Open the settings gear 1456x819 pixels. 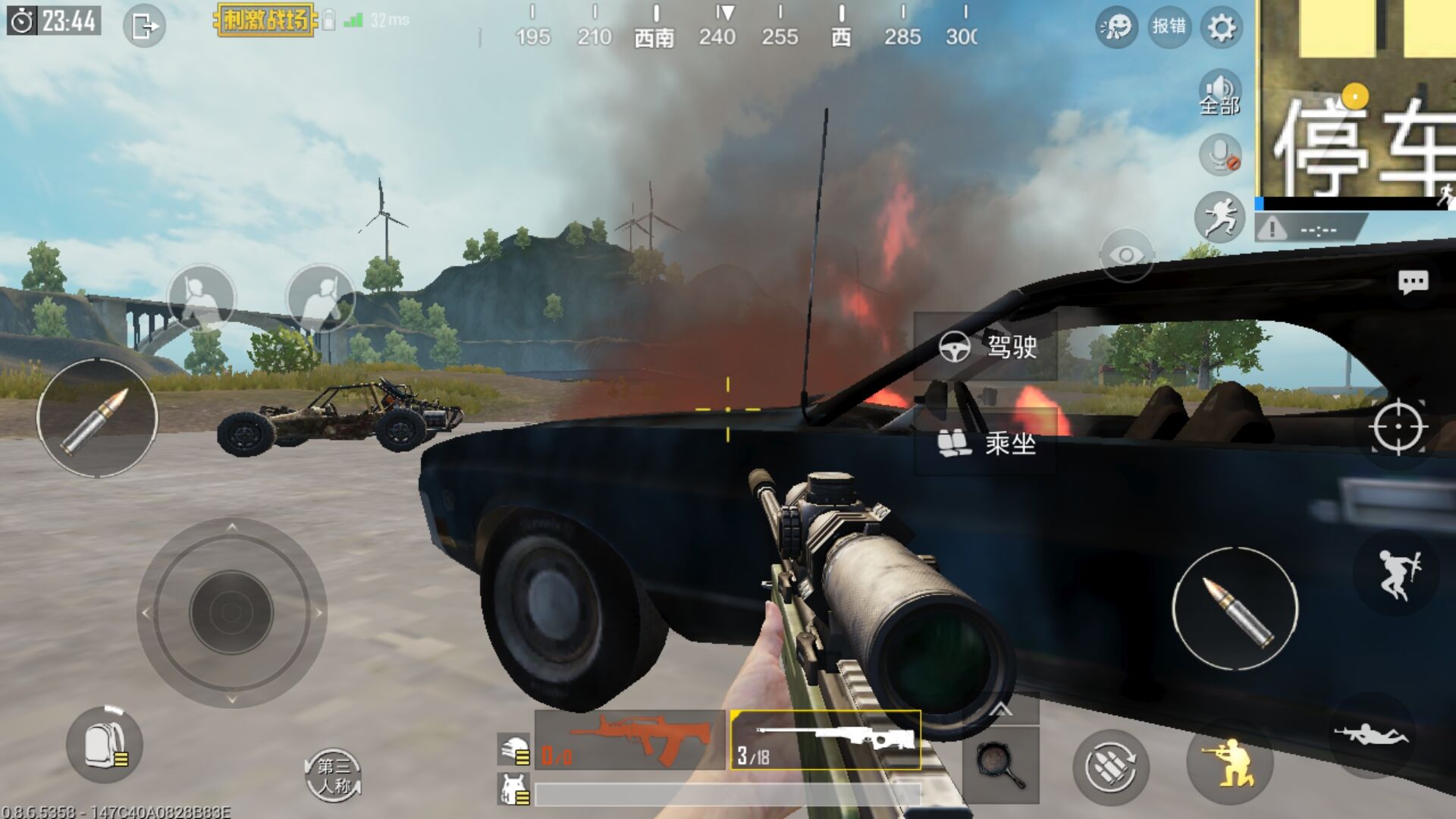point(1221,28)
